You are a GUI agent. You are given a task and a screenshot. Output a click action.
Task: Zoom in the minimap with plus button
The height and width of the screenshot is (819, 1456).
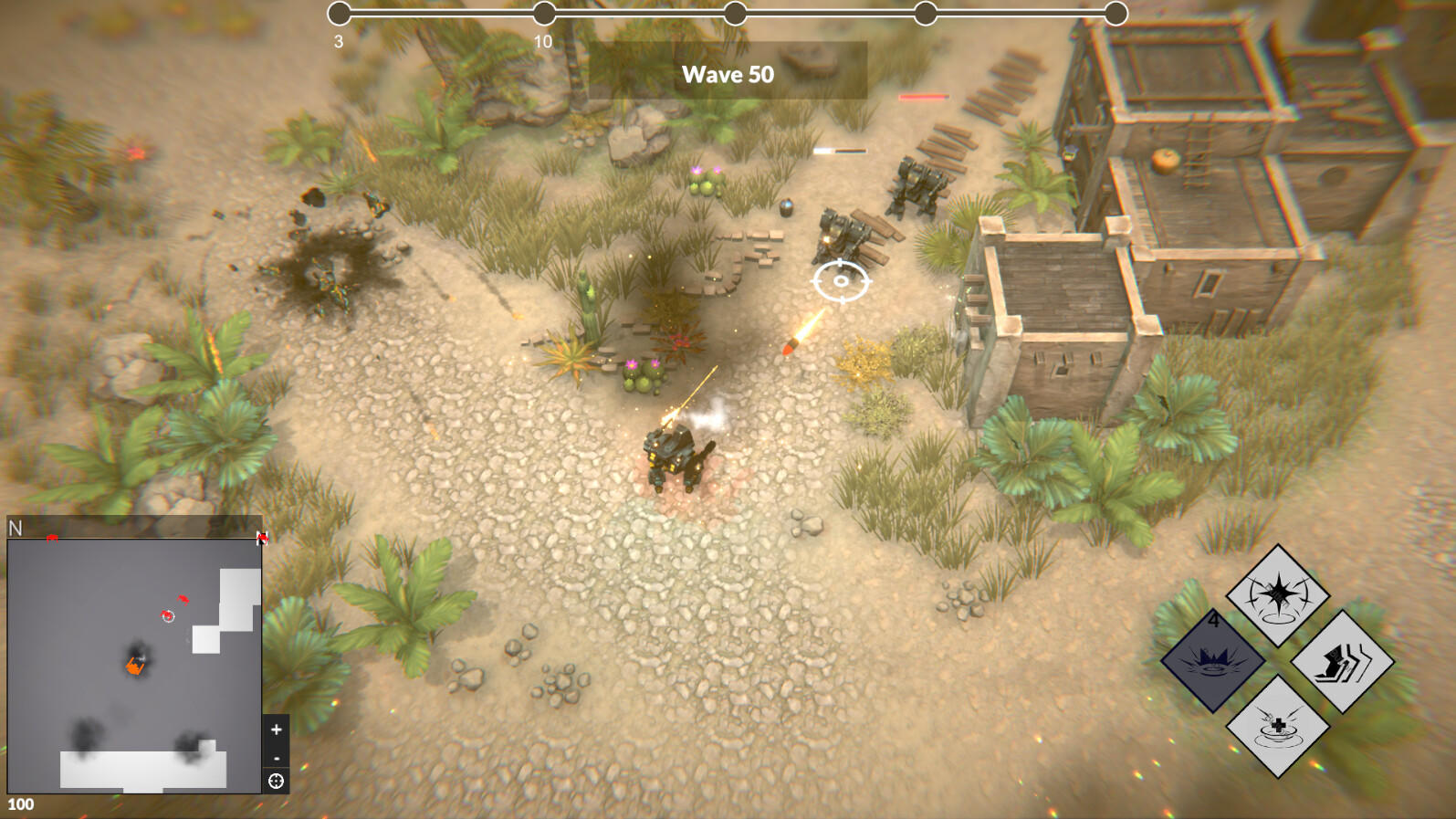[x=276, y=730]
